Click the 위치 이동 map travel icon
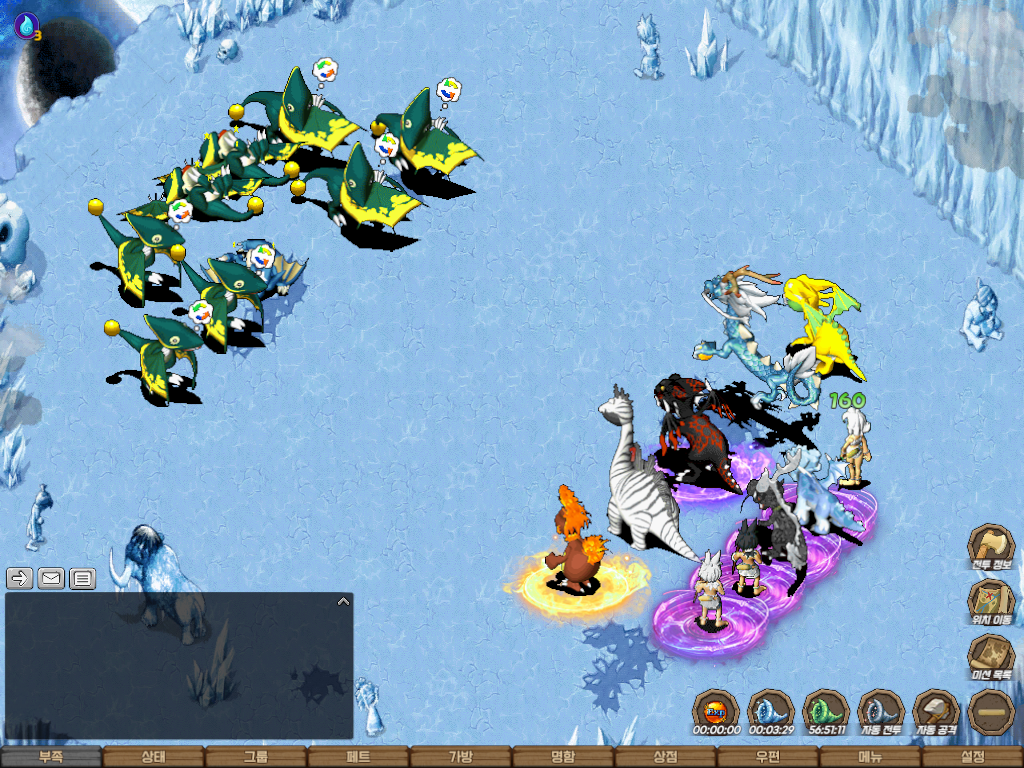Screen dimensions: 1024x768 pos(991,601)
